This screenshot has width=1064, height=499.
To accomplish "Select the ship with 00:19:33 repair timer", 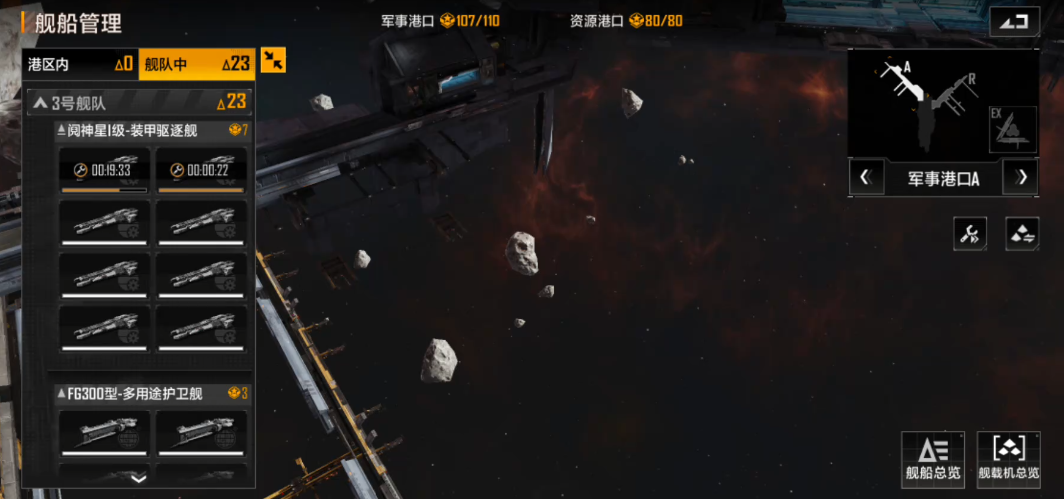I will coord(105,170).
